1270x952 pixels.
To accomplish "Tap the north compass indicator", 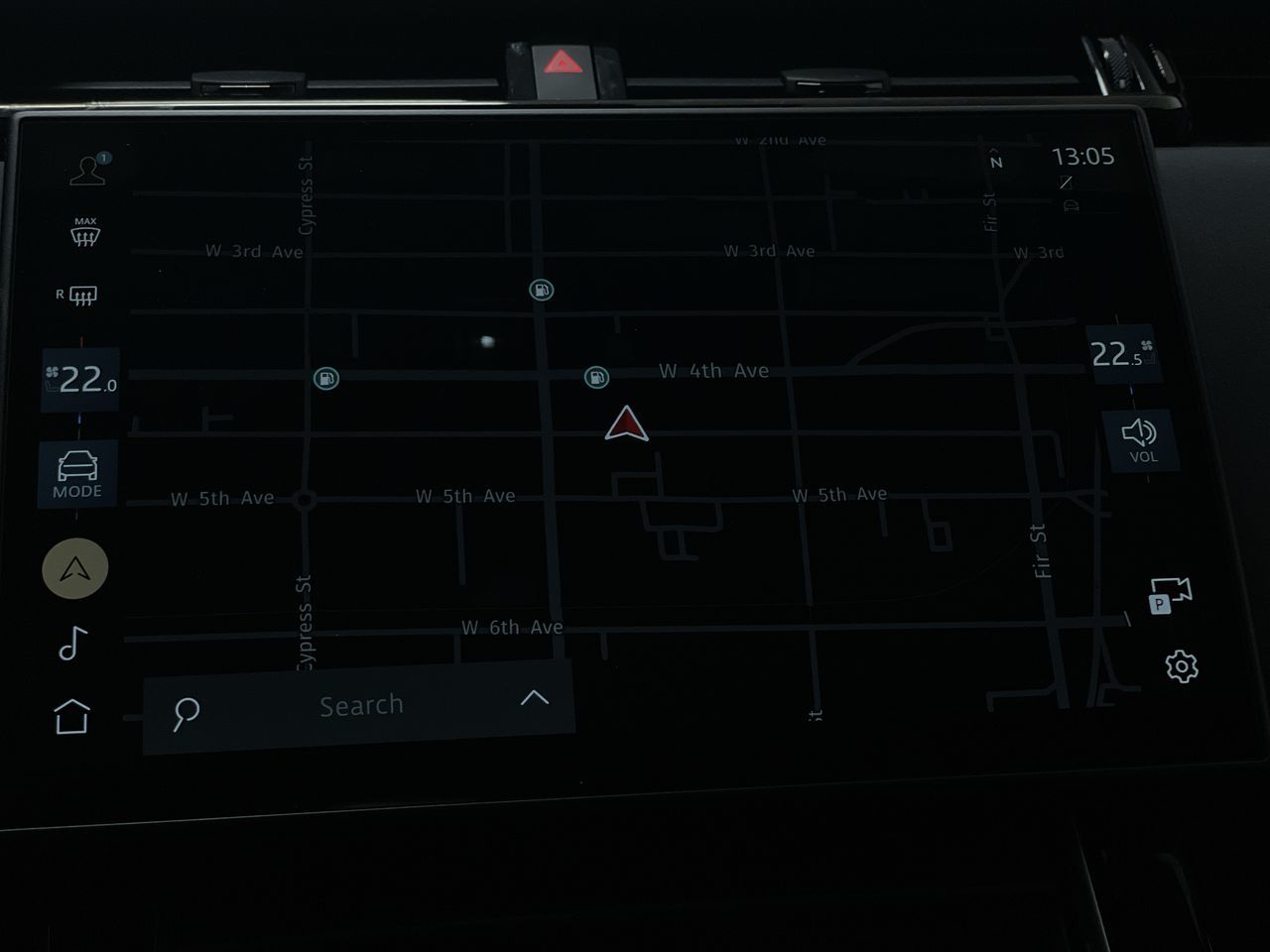I will (996, 162).
